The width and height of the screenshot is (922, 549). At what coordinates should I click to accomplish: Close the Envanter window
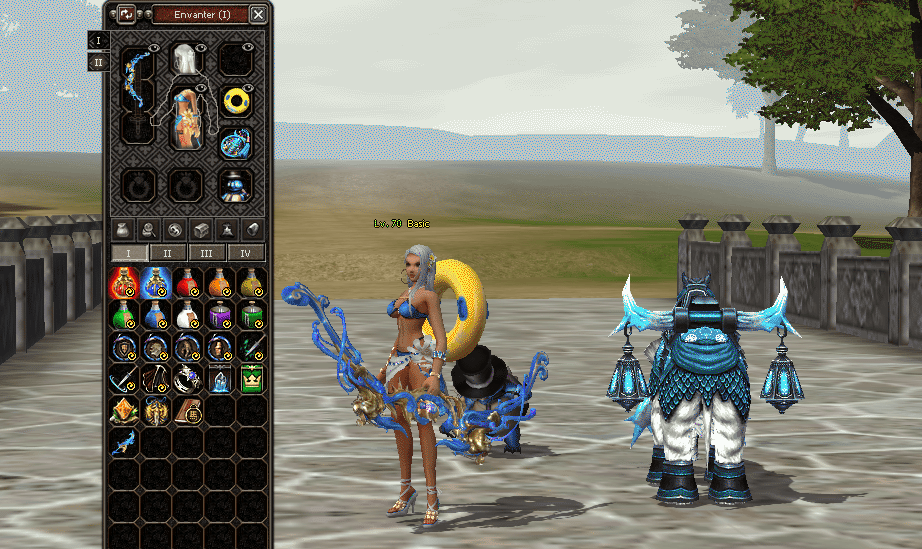258,14
